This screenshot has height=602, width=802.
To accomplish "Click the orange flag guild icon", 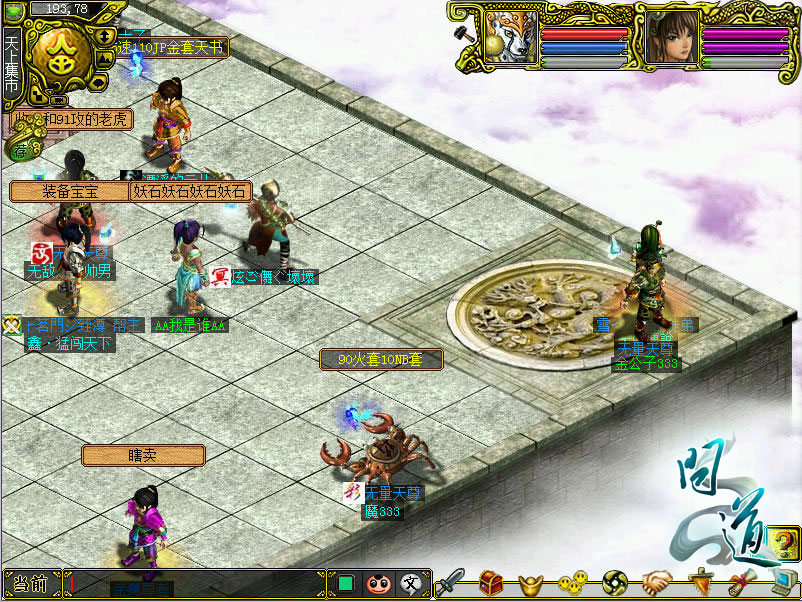I will point(699,582).
